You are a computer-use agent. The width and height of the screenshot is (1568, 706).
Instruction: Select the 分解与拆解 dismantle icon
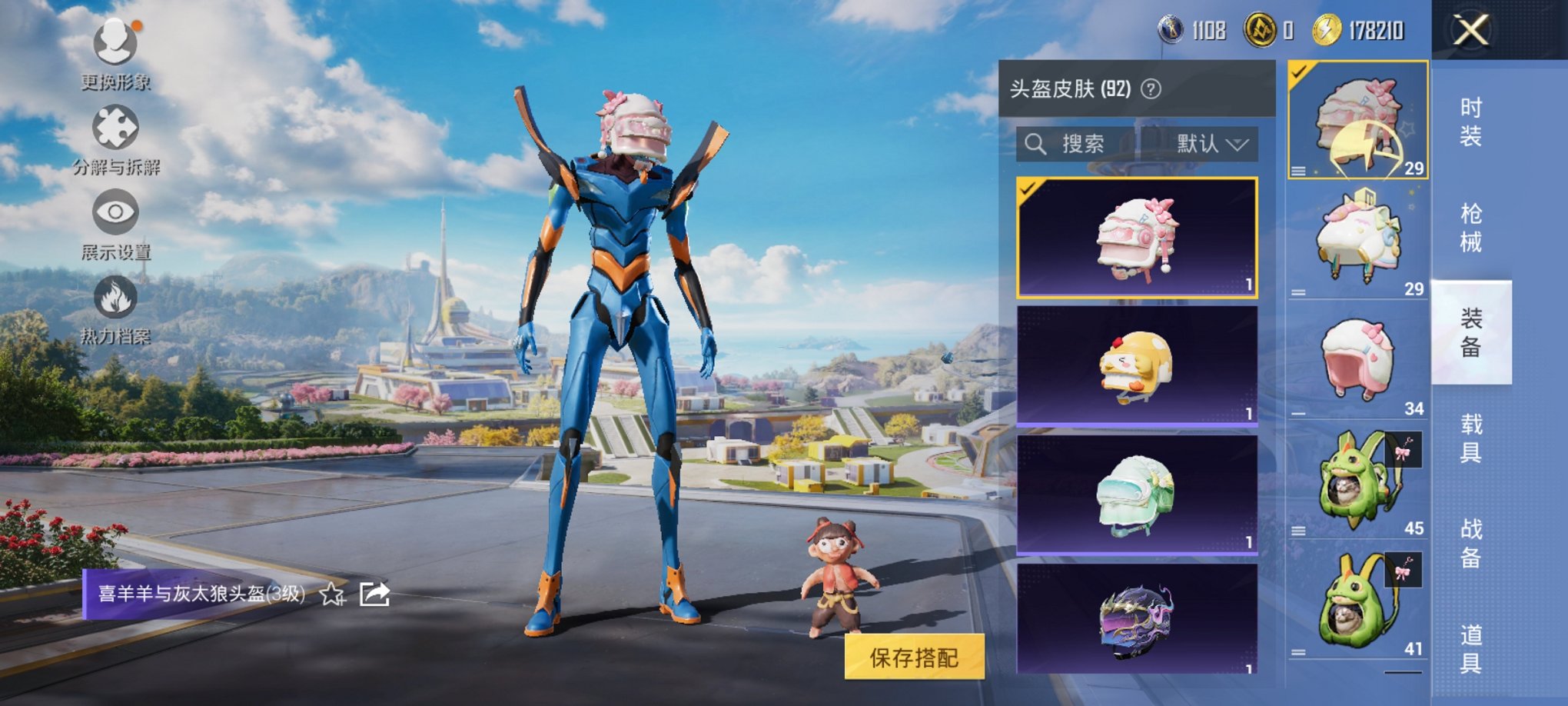tap(115, 127)
